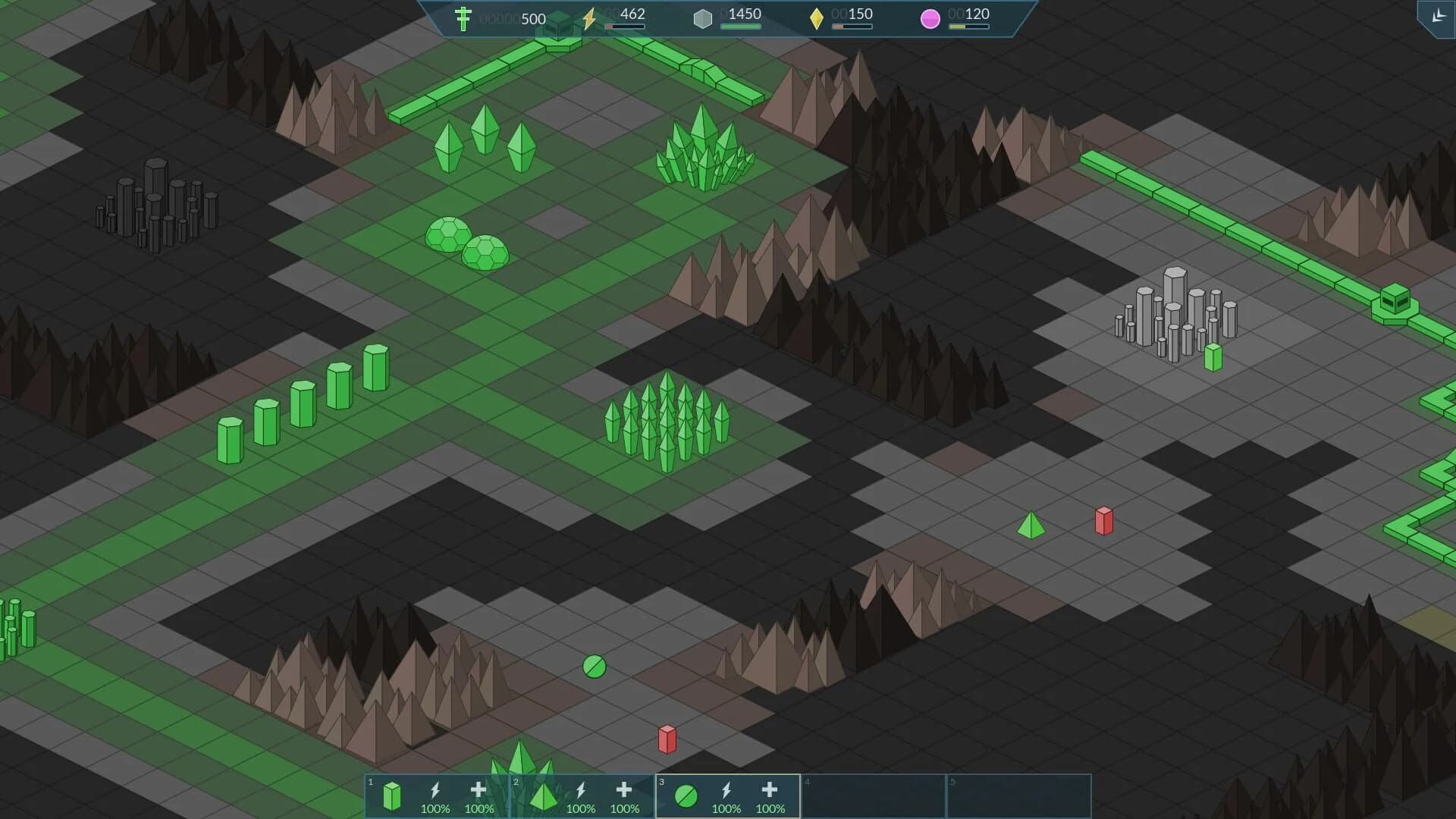The height and width of the screenshot is (819, 1456).
Task: Click the white crystal city cluster on right
Action: (1176, 315)
